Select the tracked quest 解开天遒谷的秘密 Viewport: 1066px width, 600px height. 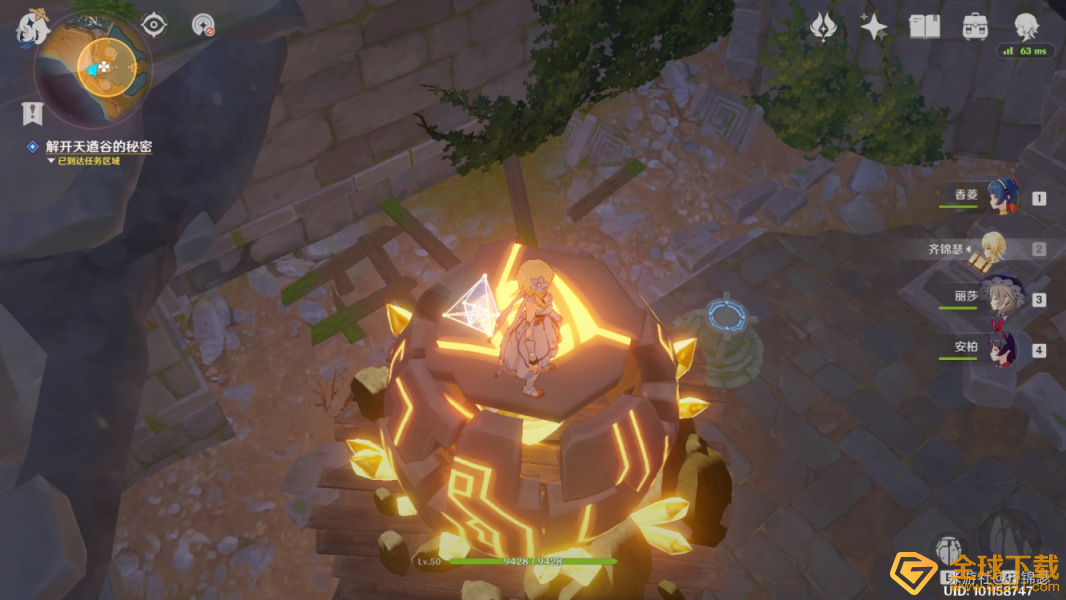[98, 147]
